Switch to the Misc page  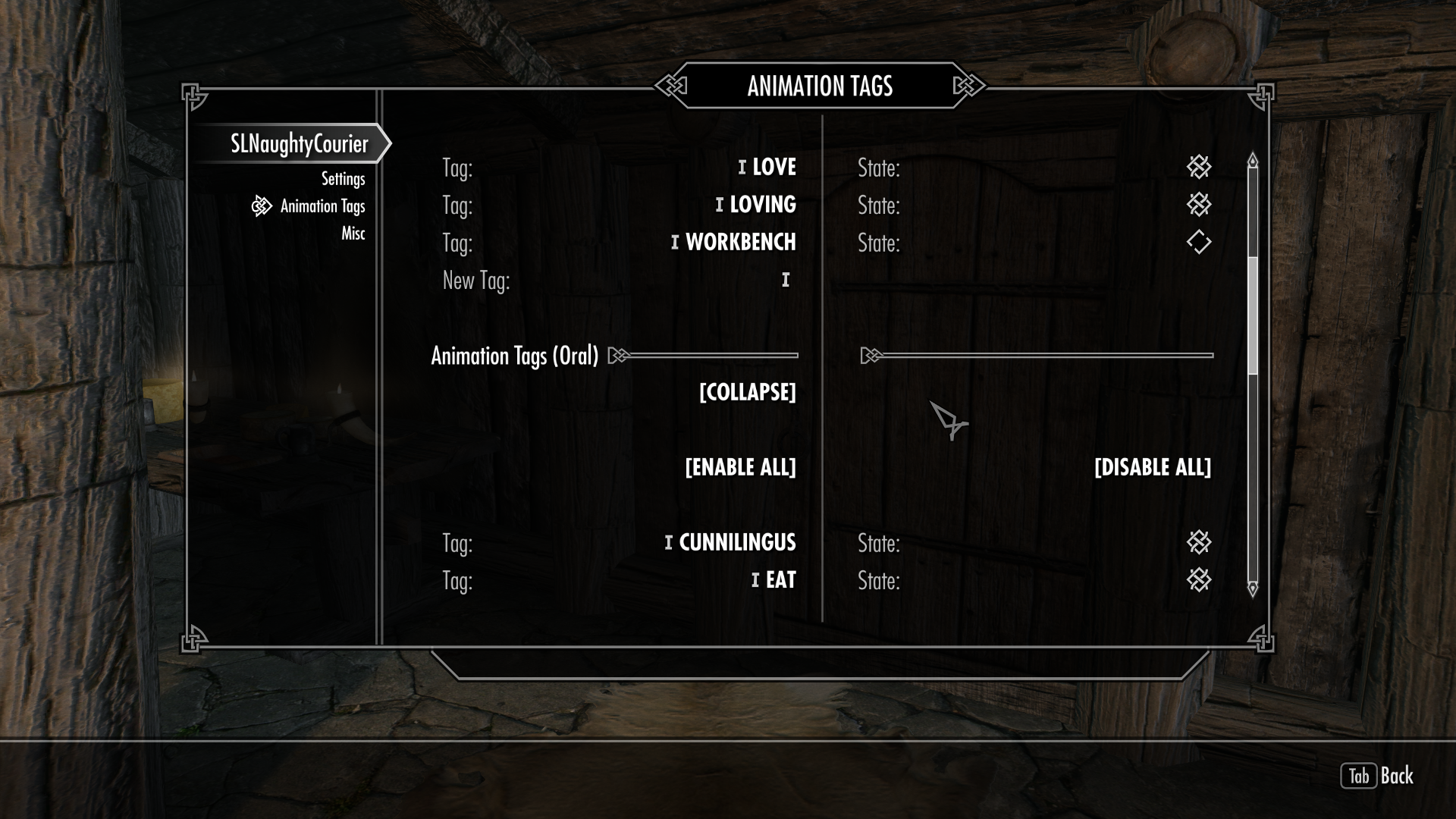point(353,234)
